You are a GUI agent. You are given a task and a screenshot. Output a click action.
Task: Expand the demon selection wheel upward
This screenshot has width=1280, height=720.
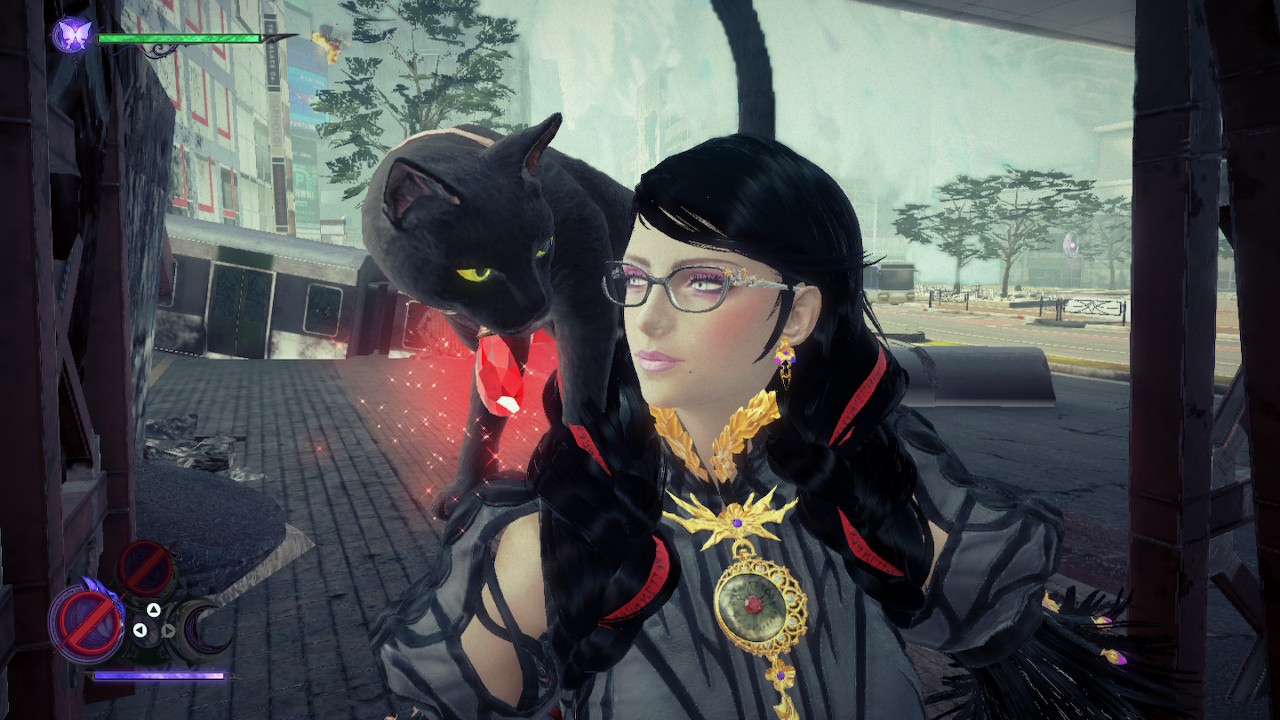[153, 609]
